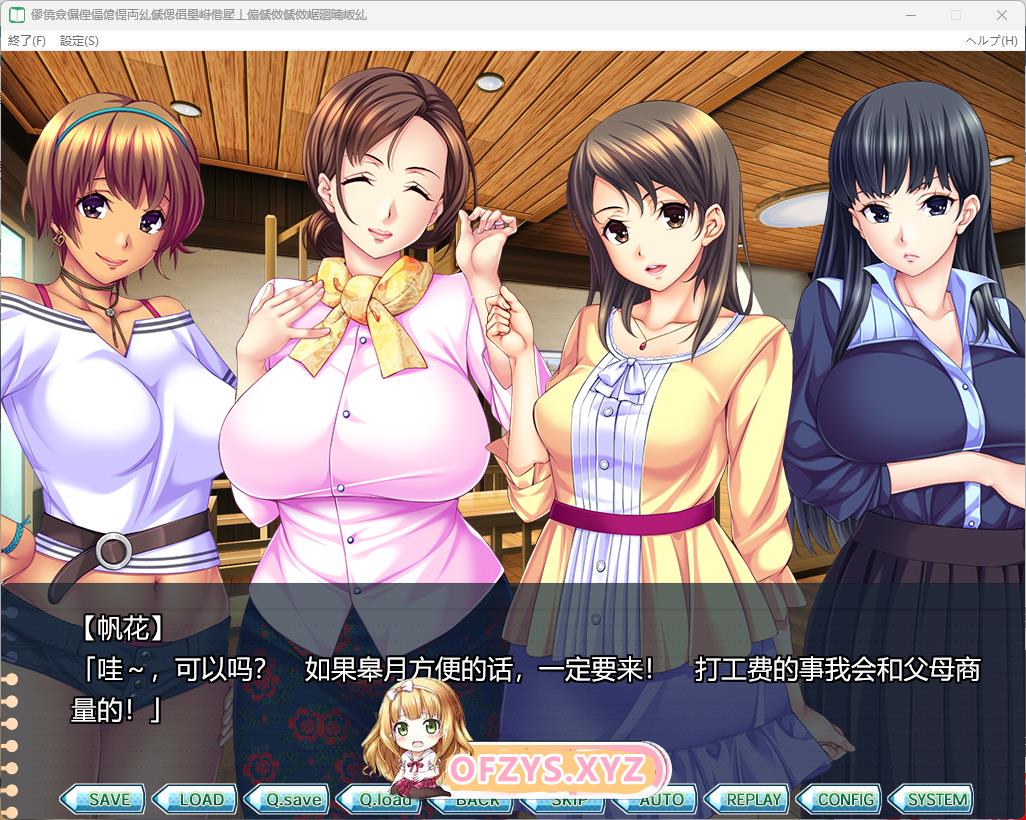Open the CONFIG settings

click(845, 799)
